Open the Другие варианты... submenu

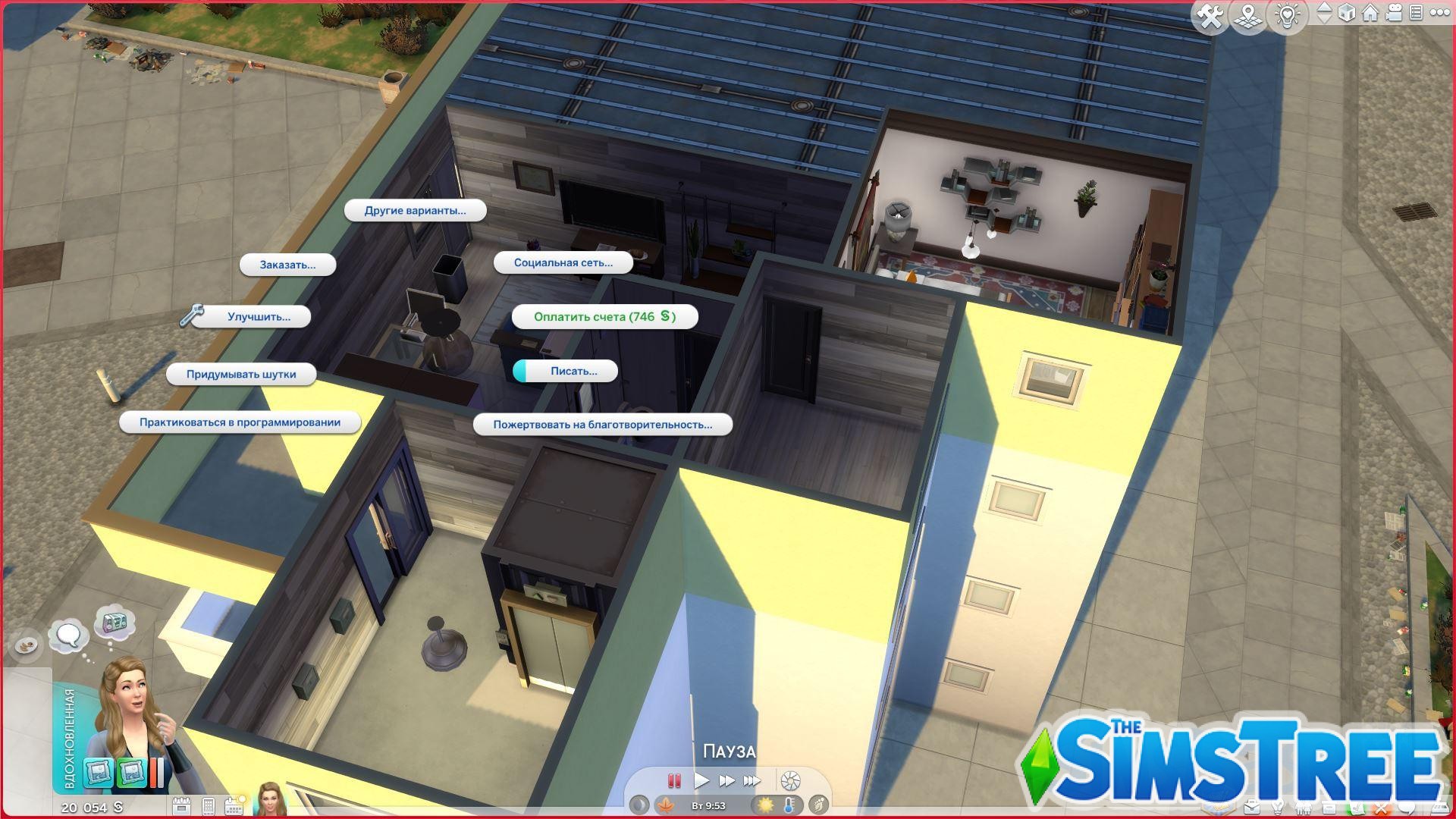click(415, 211)
